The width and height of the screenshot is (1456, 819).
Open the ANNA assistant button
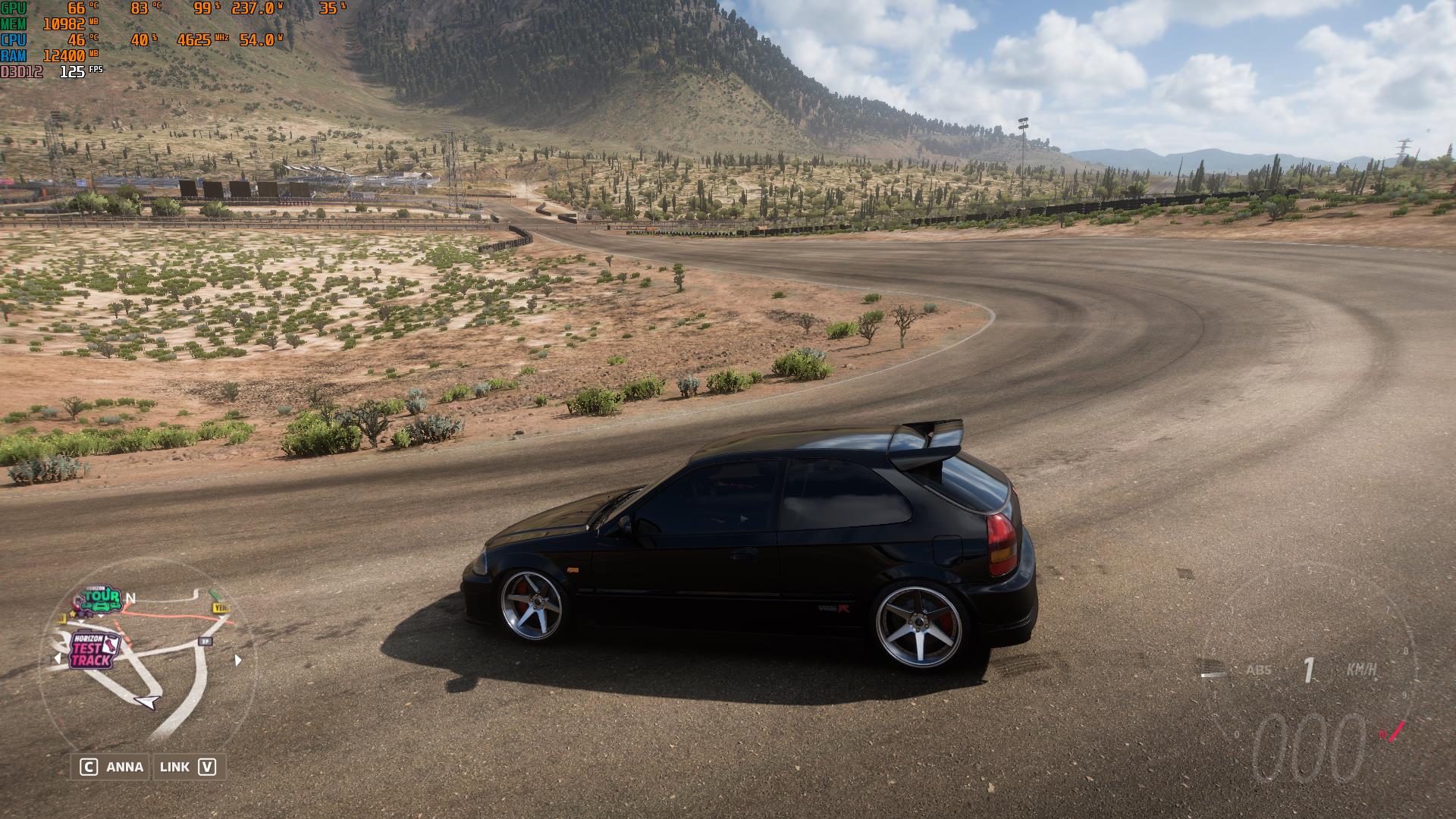(x=111, y=767)
